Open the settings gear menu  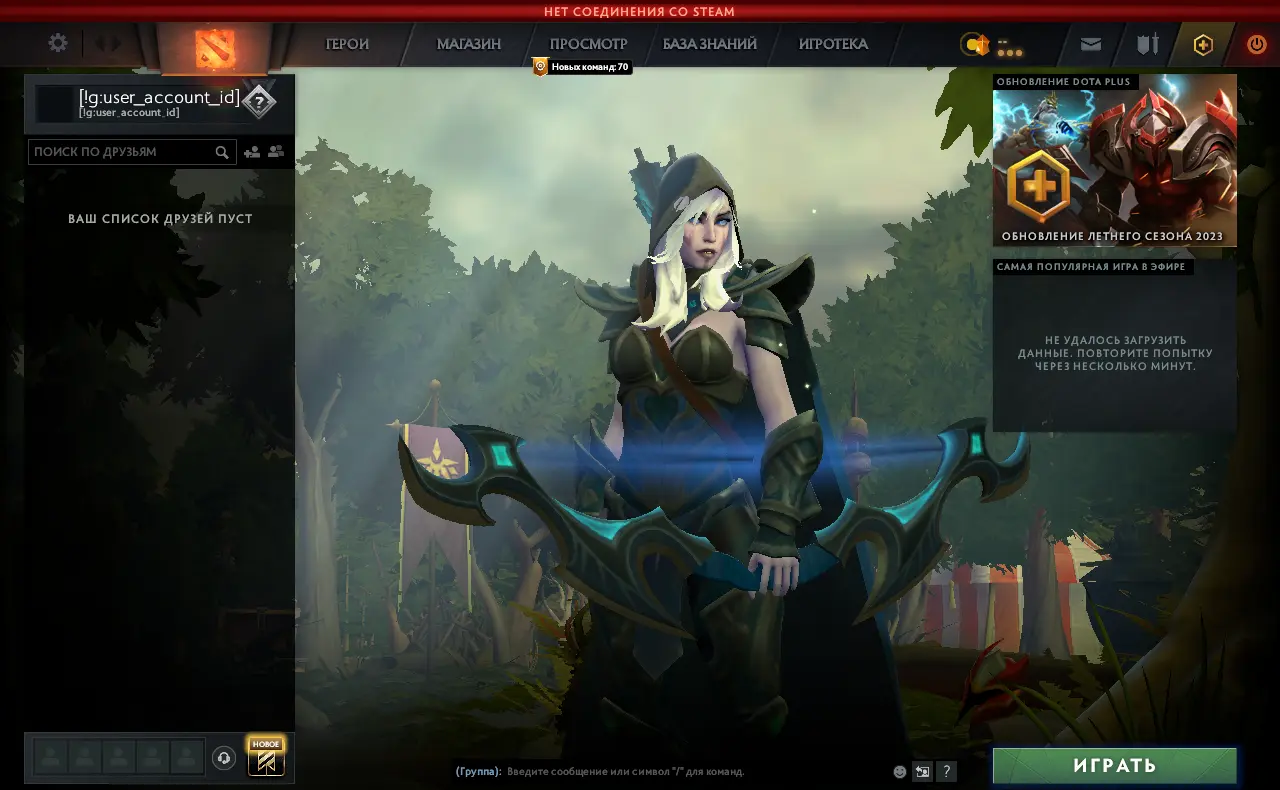pyautogui.click(x=58, y=43)
